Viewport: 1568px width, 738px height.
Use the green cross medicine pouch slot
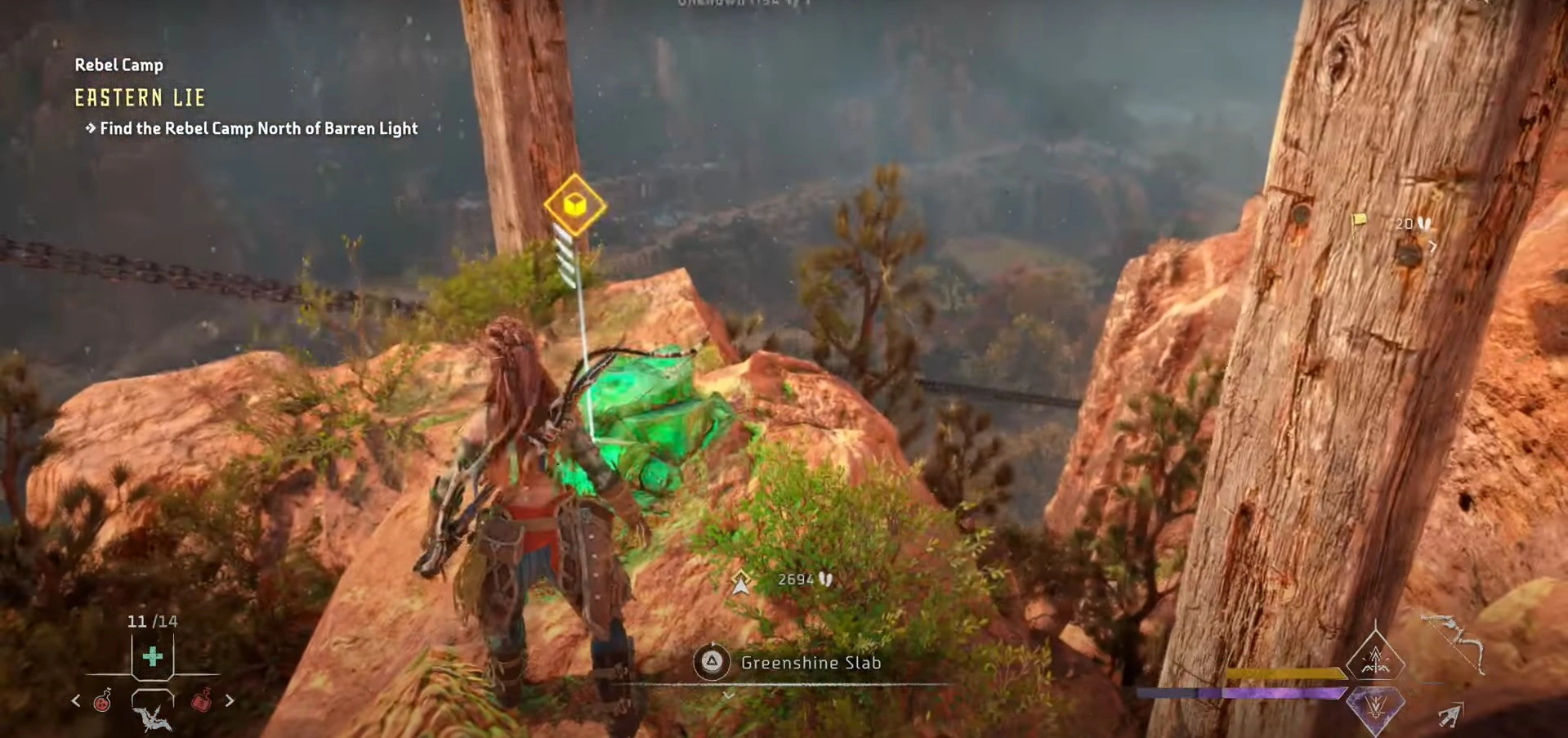coord(153,656)
